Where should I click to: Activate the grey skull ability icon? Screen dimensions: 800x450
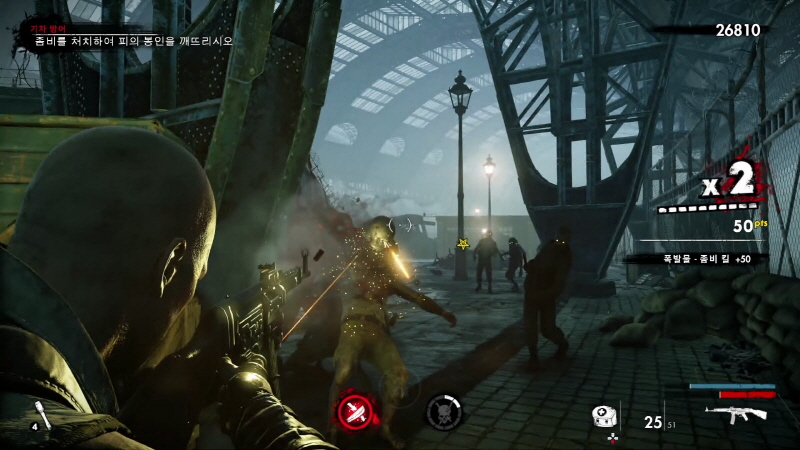tap(443, 412)
